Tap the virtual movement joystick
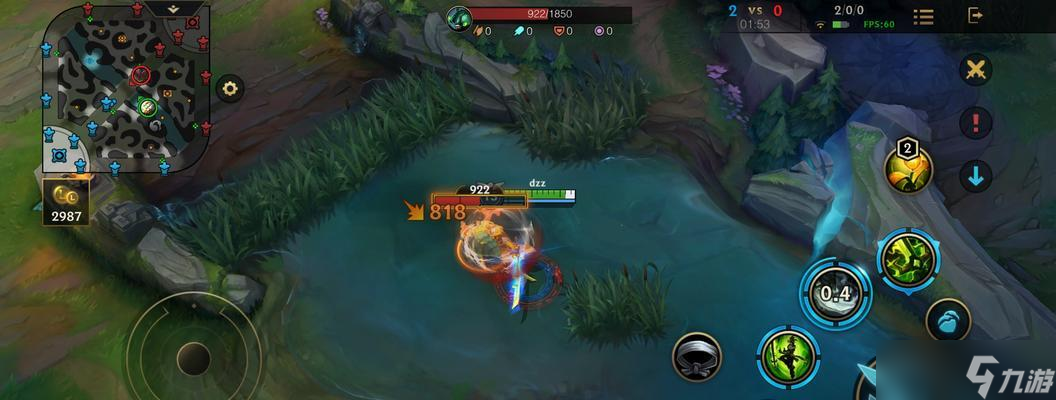Image resolution: width=1056 pixels, height=400 pixels. [x=193, y=356]
